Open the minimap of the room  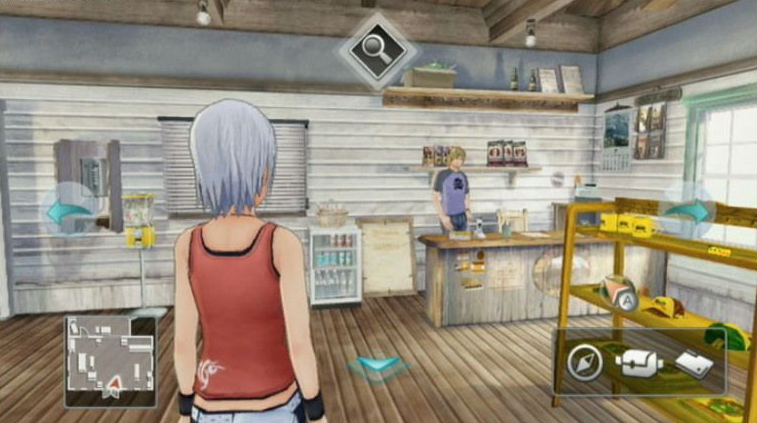[110, 361]
